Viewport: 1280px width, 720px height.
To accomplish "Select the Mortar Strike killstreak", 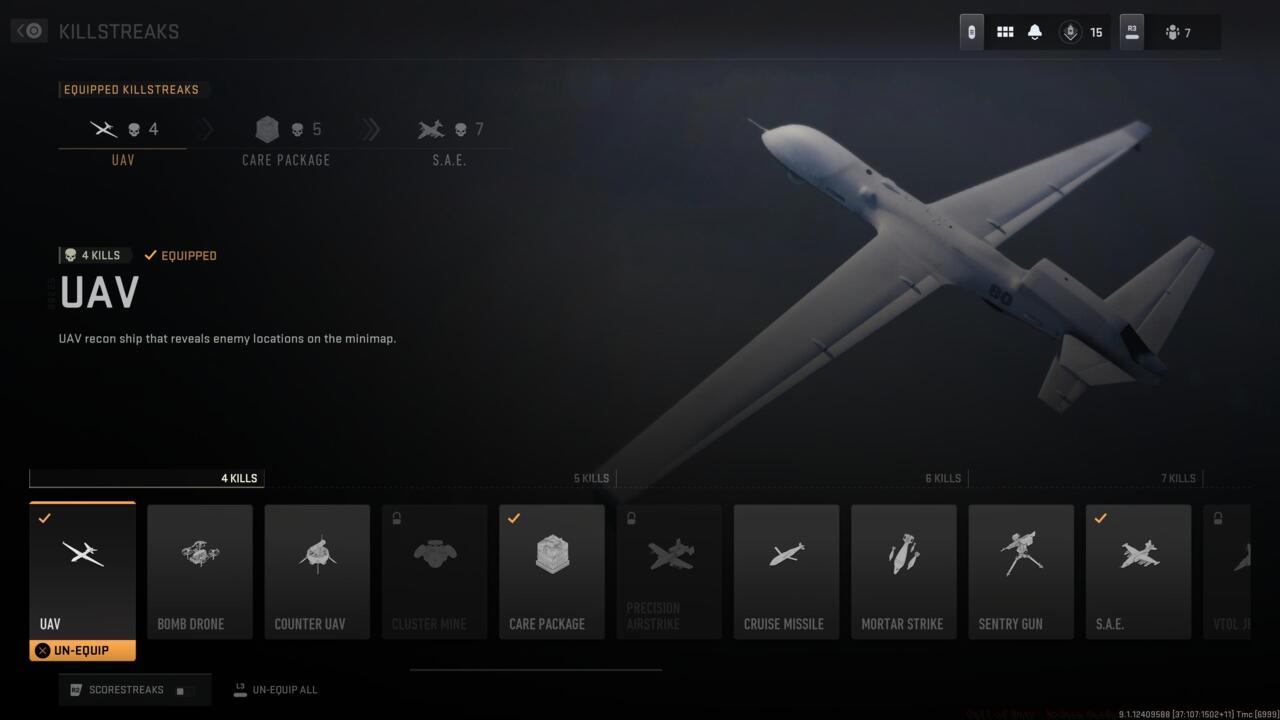I will click(903, 570).
